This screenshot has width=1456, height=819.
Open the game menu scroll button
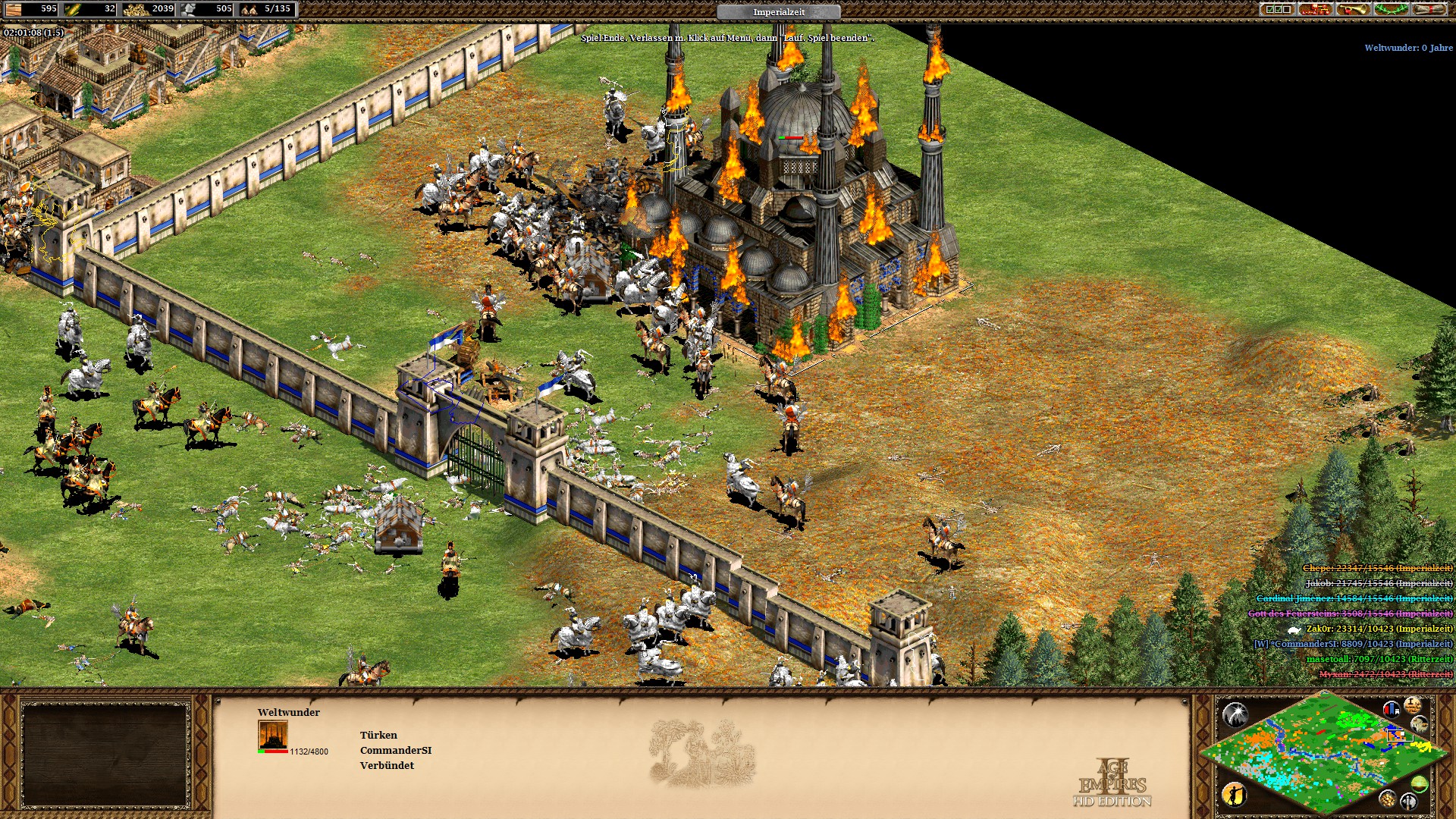click(1429, 9)
